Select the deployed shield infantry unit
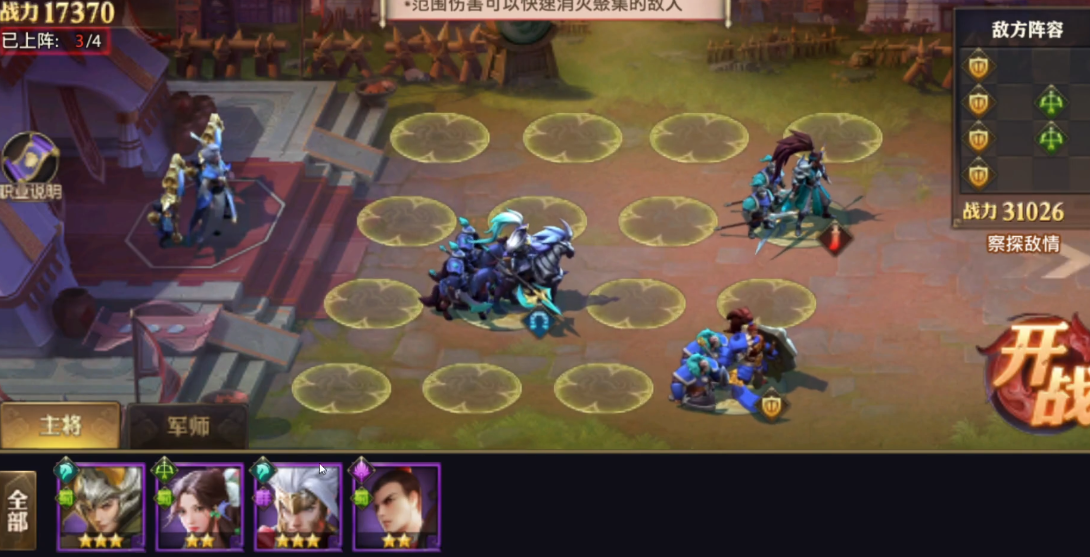Viewport: 1090px width, 557px height. (x=738, y=366)
